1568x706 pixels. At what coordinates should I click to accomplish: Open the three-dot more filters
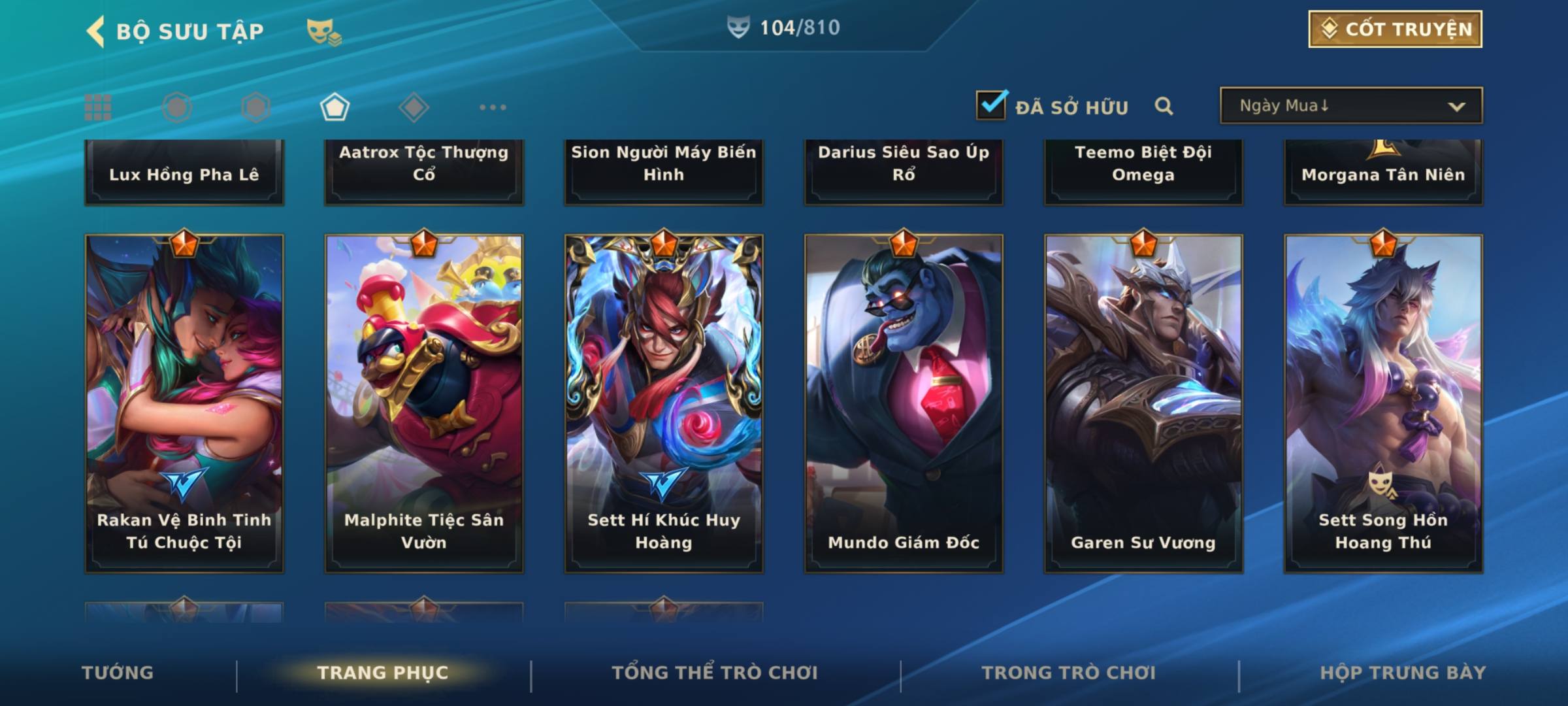click(493, 107)
